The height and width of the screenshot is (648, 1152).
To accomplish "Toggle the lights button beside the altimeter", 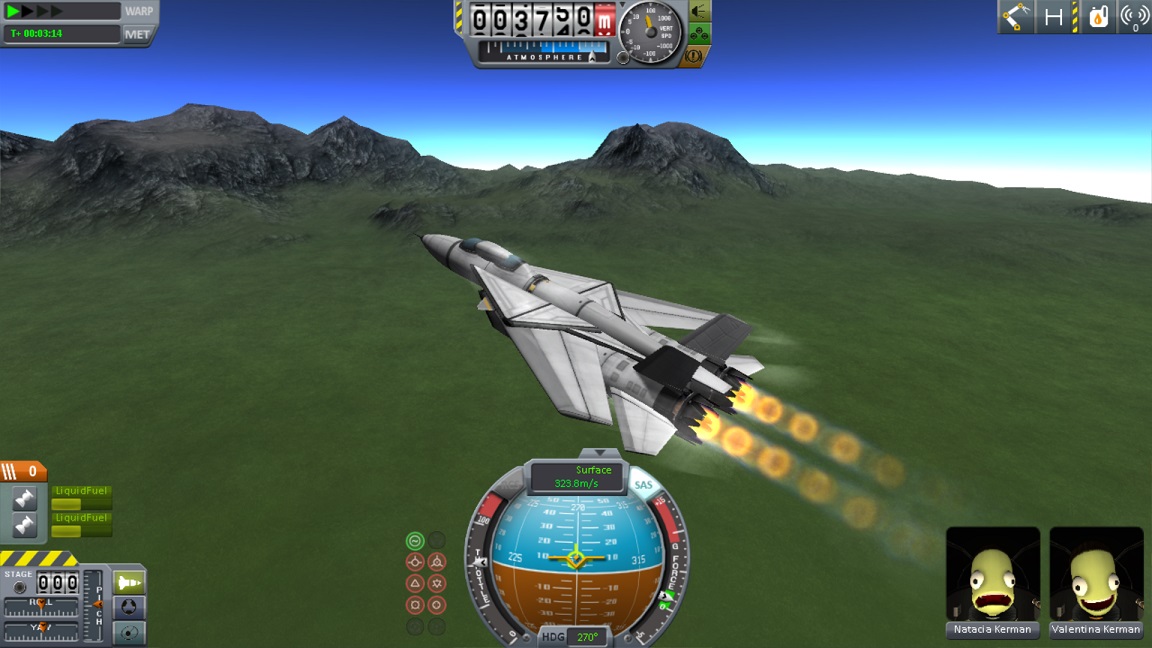I will pyautogui.click(x=700, y=12).
